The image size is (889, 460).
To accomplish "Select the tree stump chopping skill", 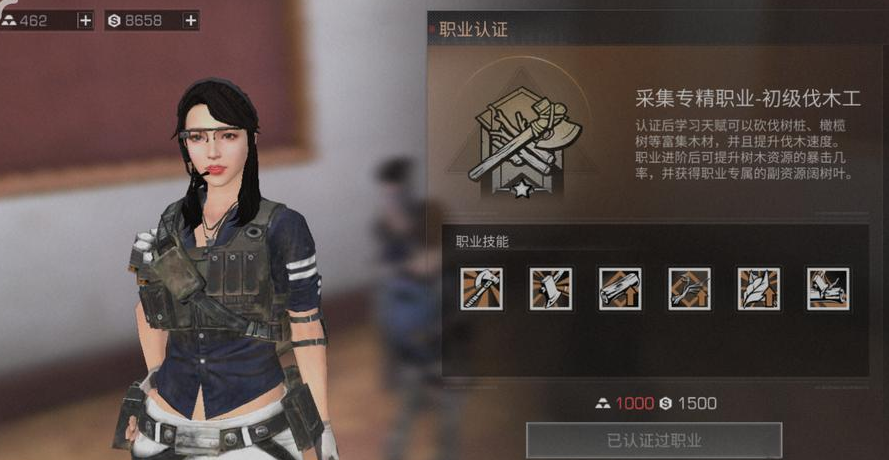I will click(551, 288).
